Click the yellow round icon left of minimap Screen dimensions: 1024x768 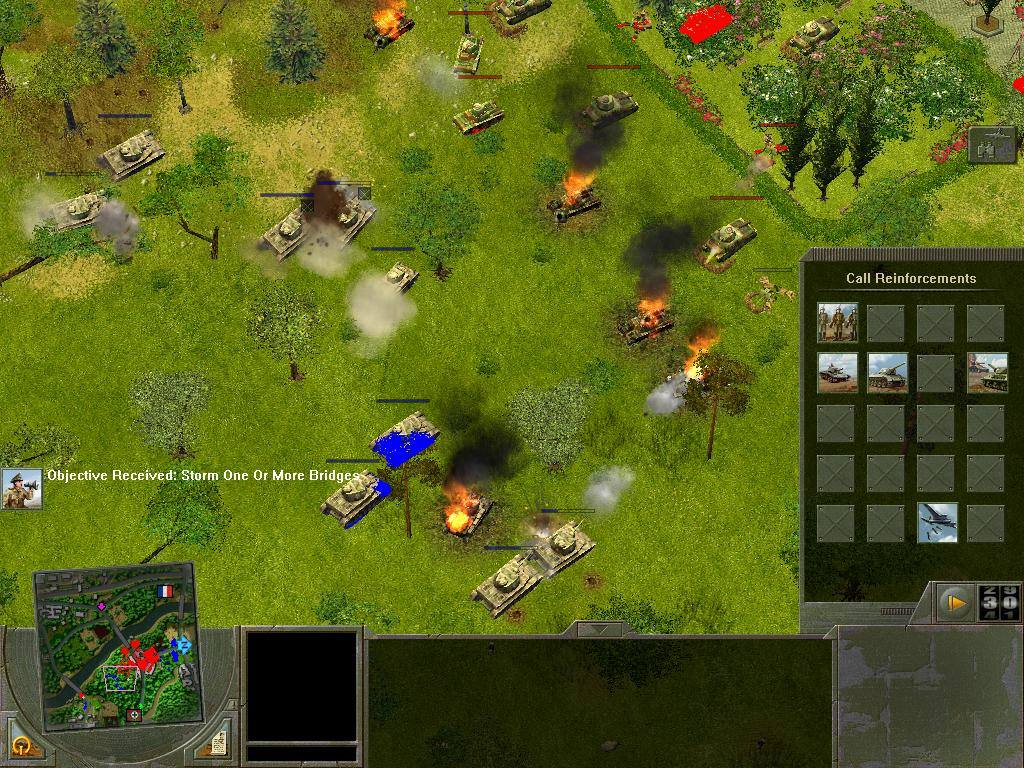point(21,745)
